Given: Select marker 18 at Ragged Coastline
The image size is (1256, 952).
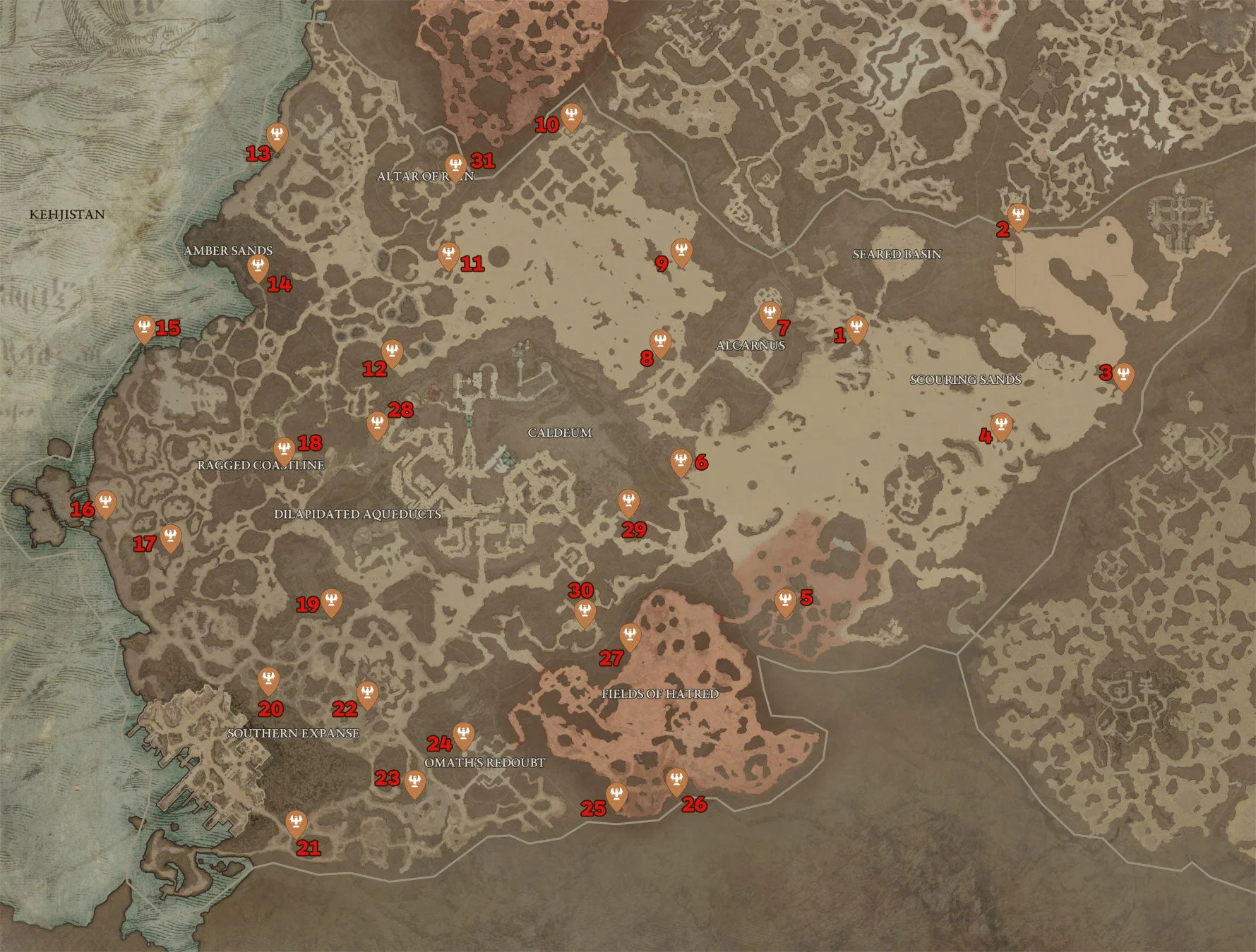Looking at the screenshot, I should (284, 450).
